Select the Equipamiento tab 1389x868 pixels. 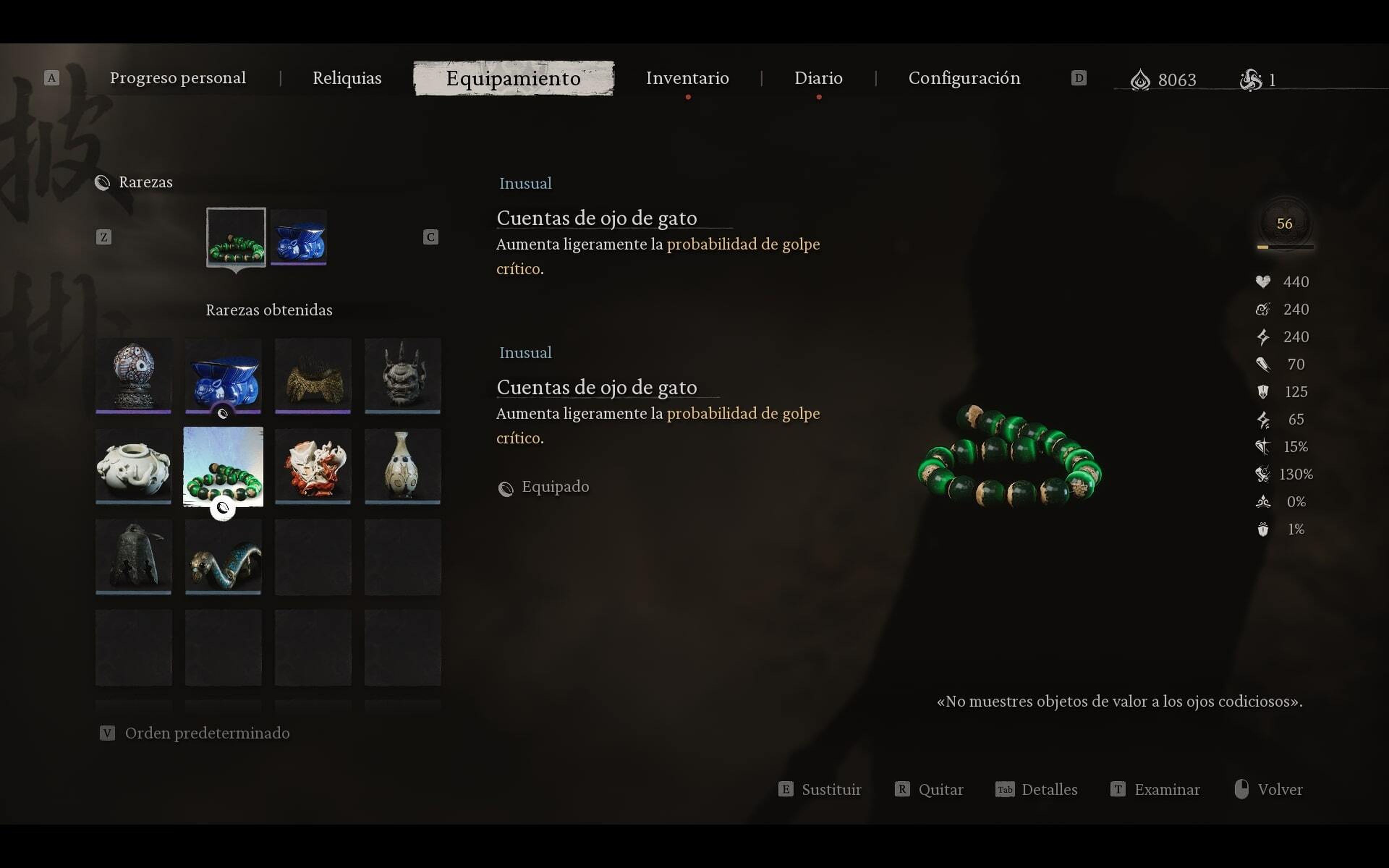[513, 78]
